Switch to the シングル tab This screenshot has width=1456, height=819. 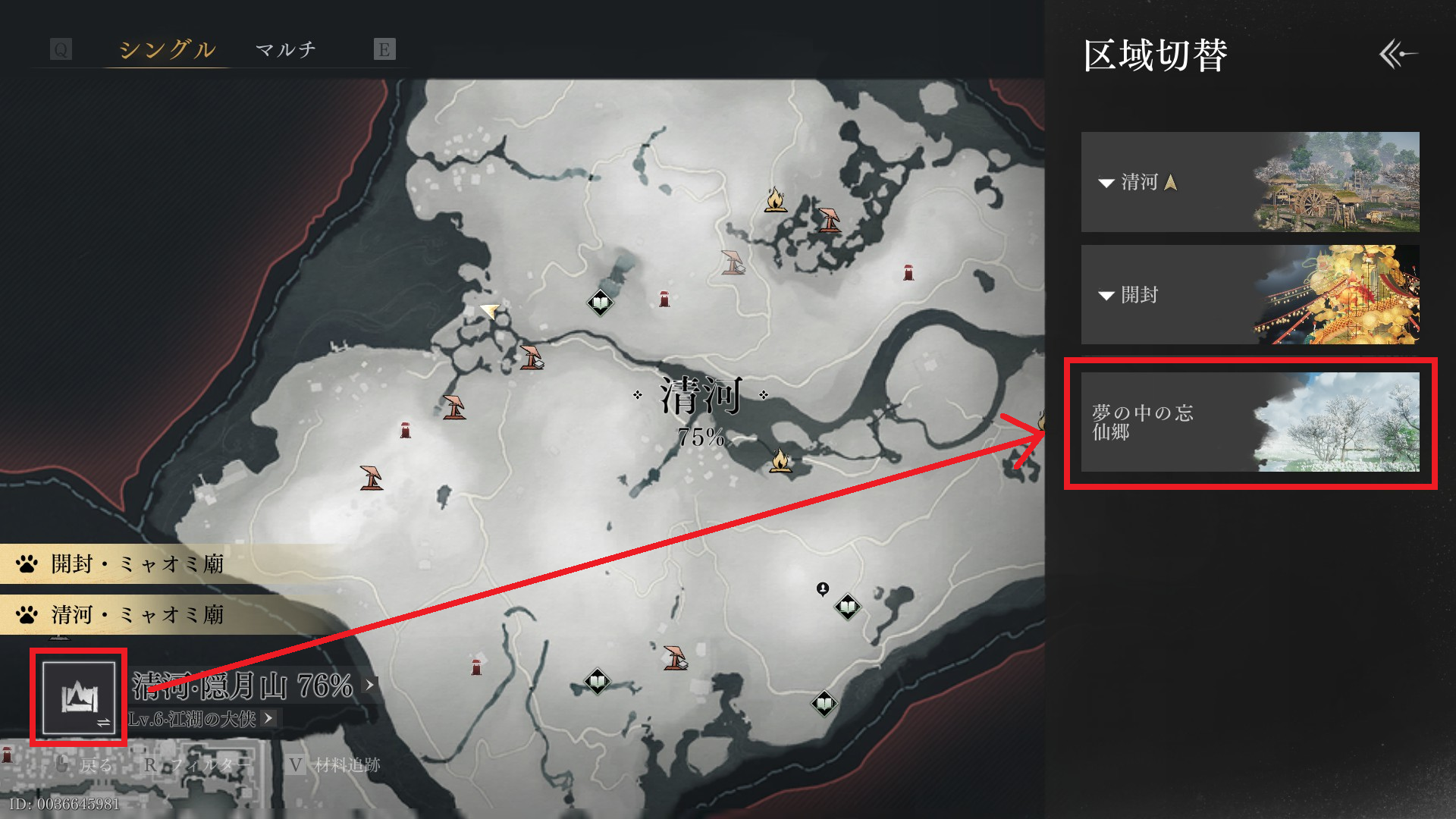click(167, 50)
